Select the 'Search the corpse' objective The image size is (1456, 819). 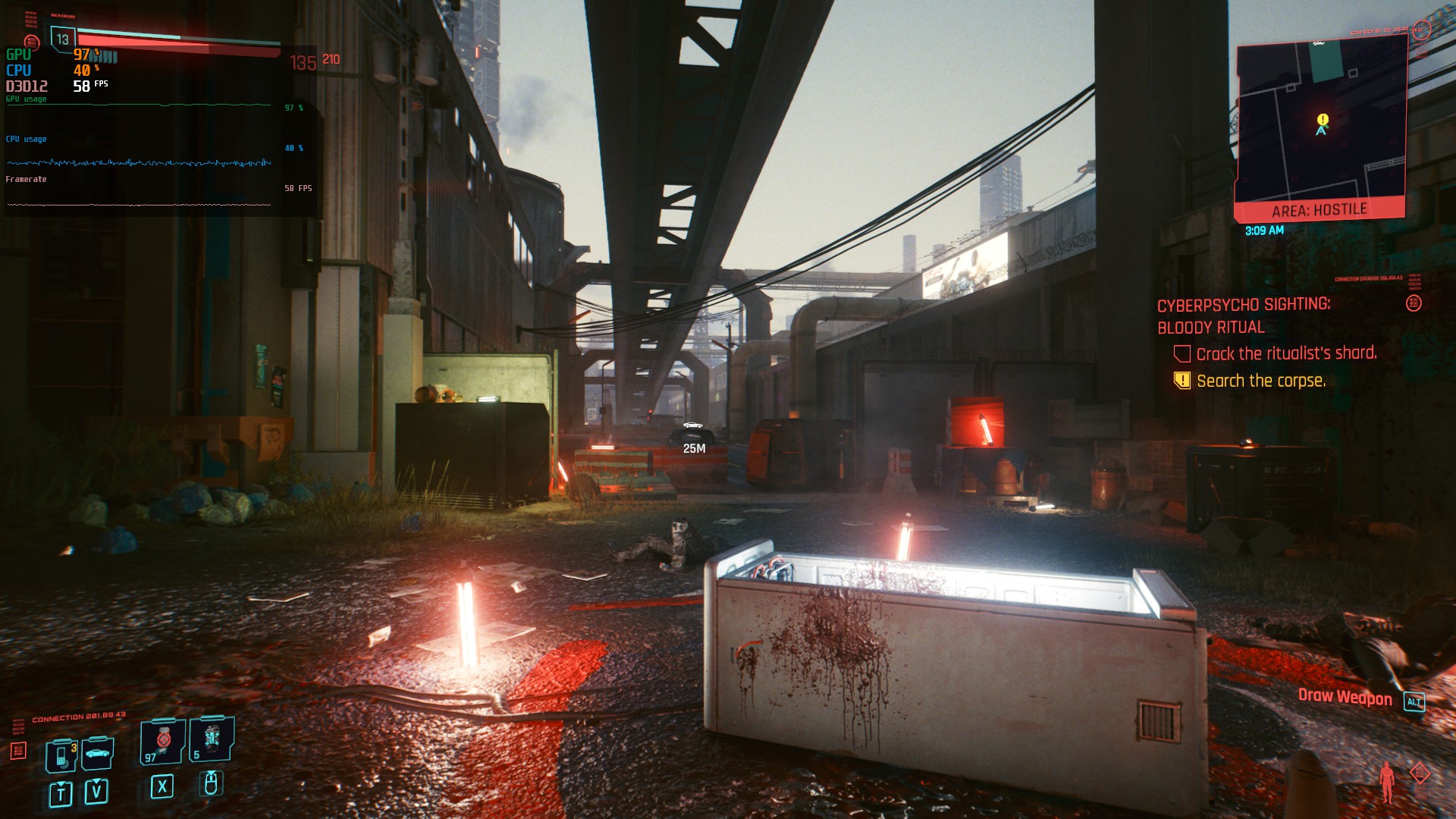1260,381
